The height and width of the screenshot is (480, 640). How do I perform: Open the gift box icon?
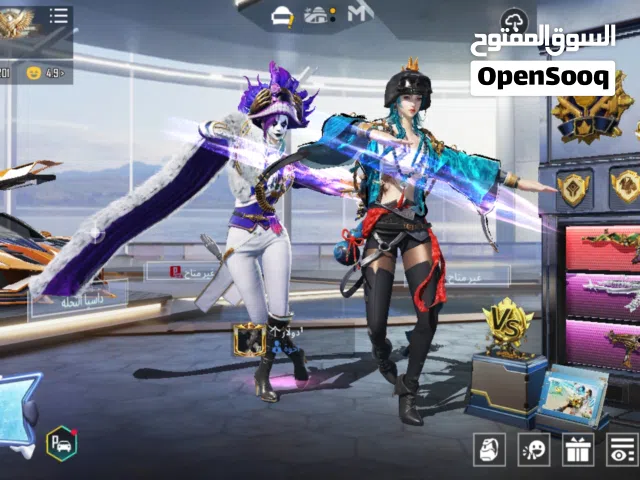578,450
